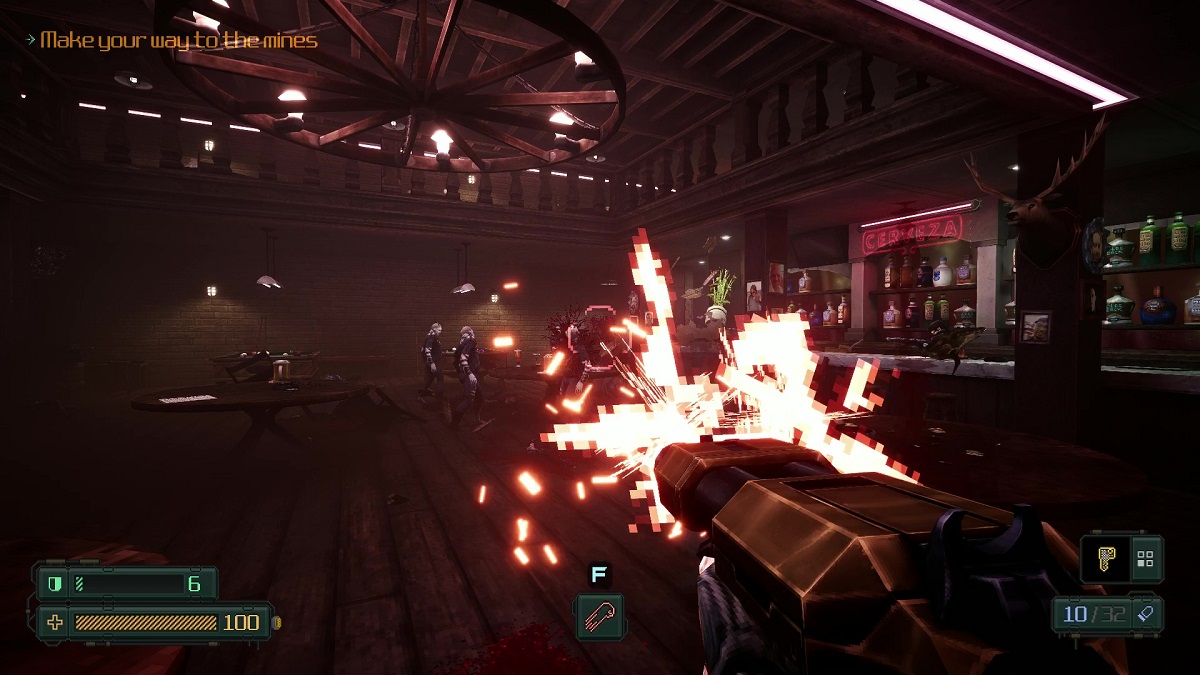Image resolution: width=1200 pixels, height=675 pixels.
Task: Select the yellow key item slot
Action: click(1105, 559)
